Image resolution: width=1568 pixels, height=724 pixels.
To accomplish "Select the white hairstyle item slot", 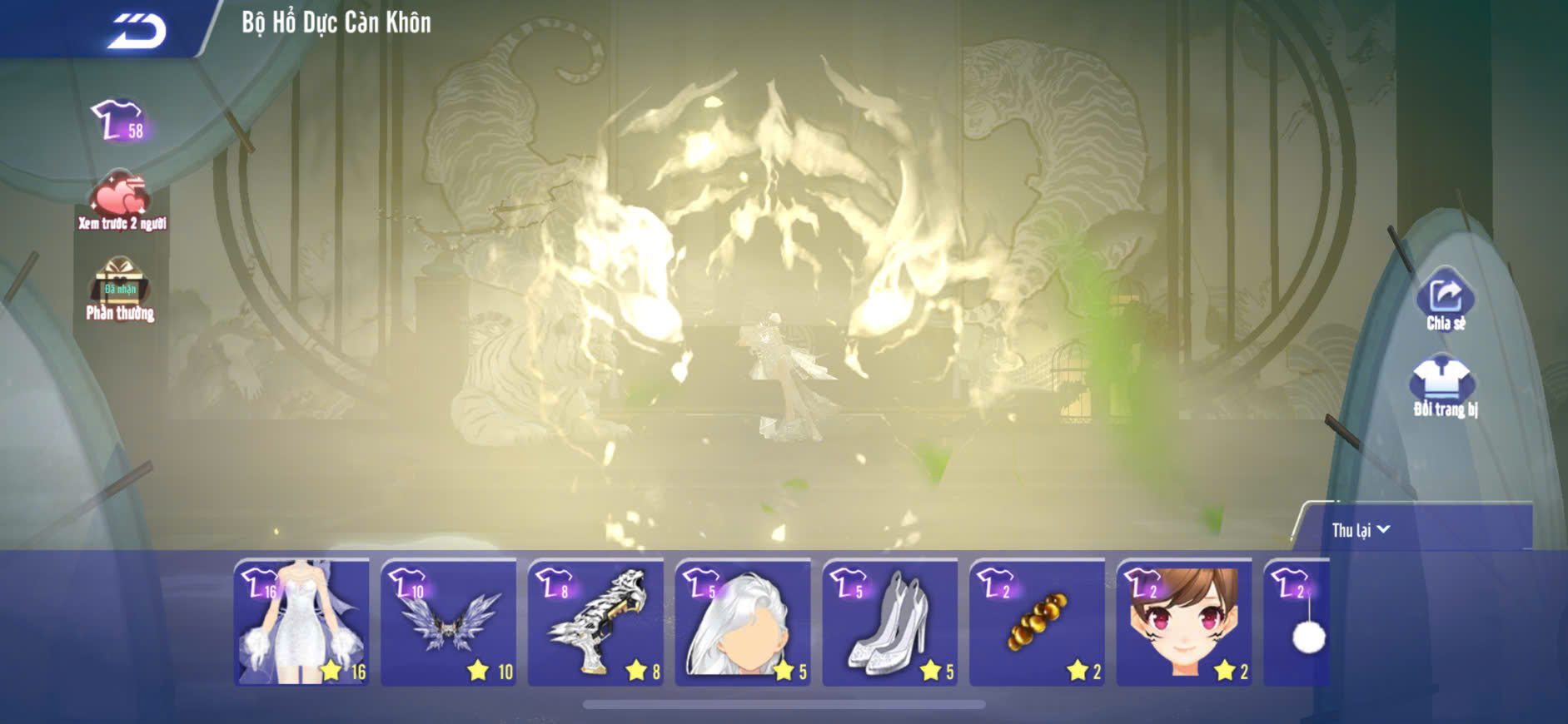I will point(743,622).
